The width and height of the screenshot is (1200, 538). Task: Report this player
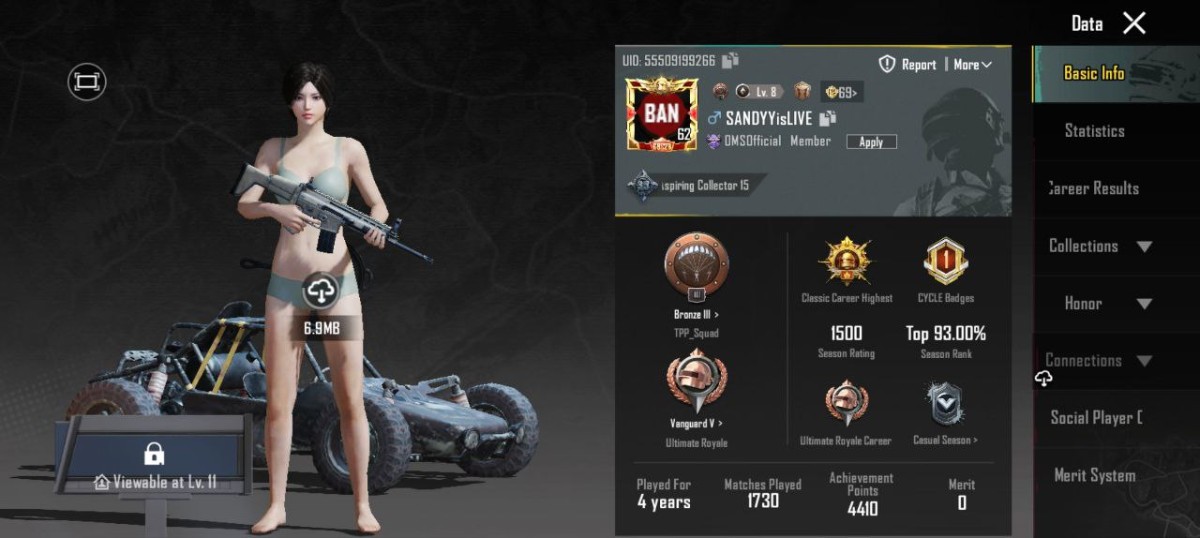[908, 64]
